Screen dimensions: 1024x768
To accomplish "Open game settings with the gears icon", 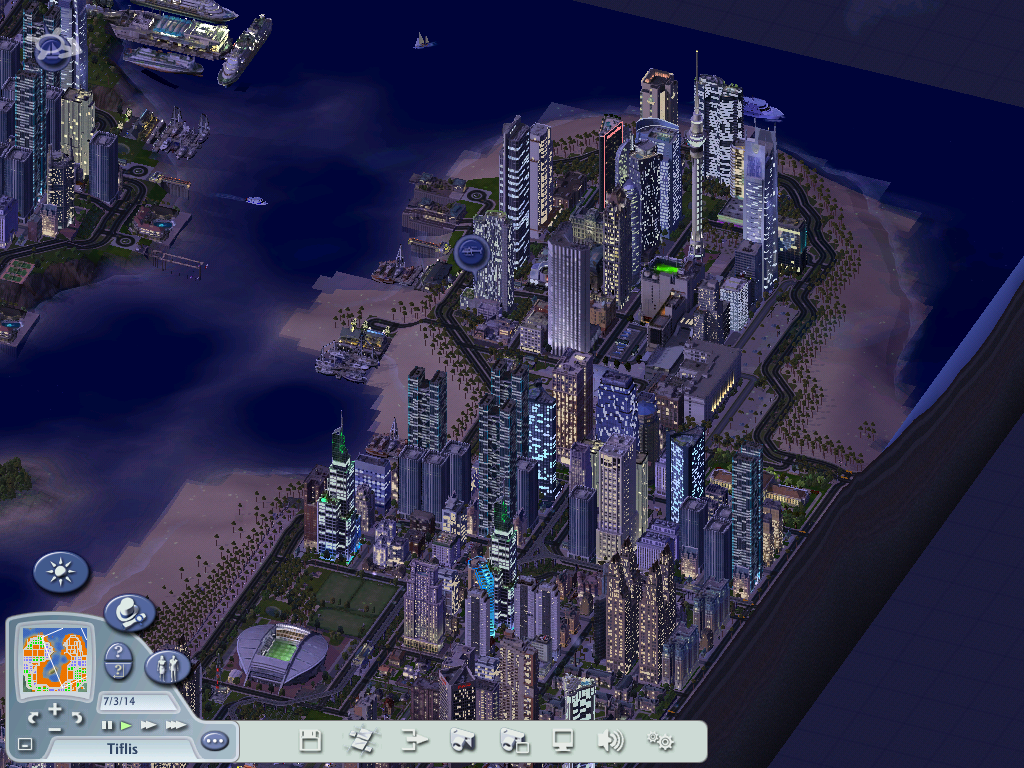I will (x=660, y=741).
